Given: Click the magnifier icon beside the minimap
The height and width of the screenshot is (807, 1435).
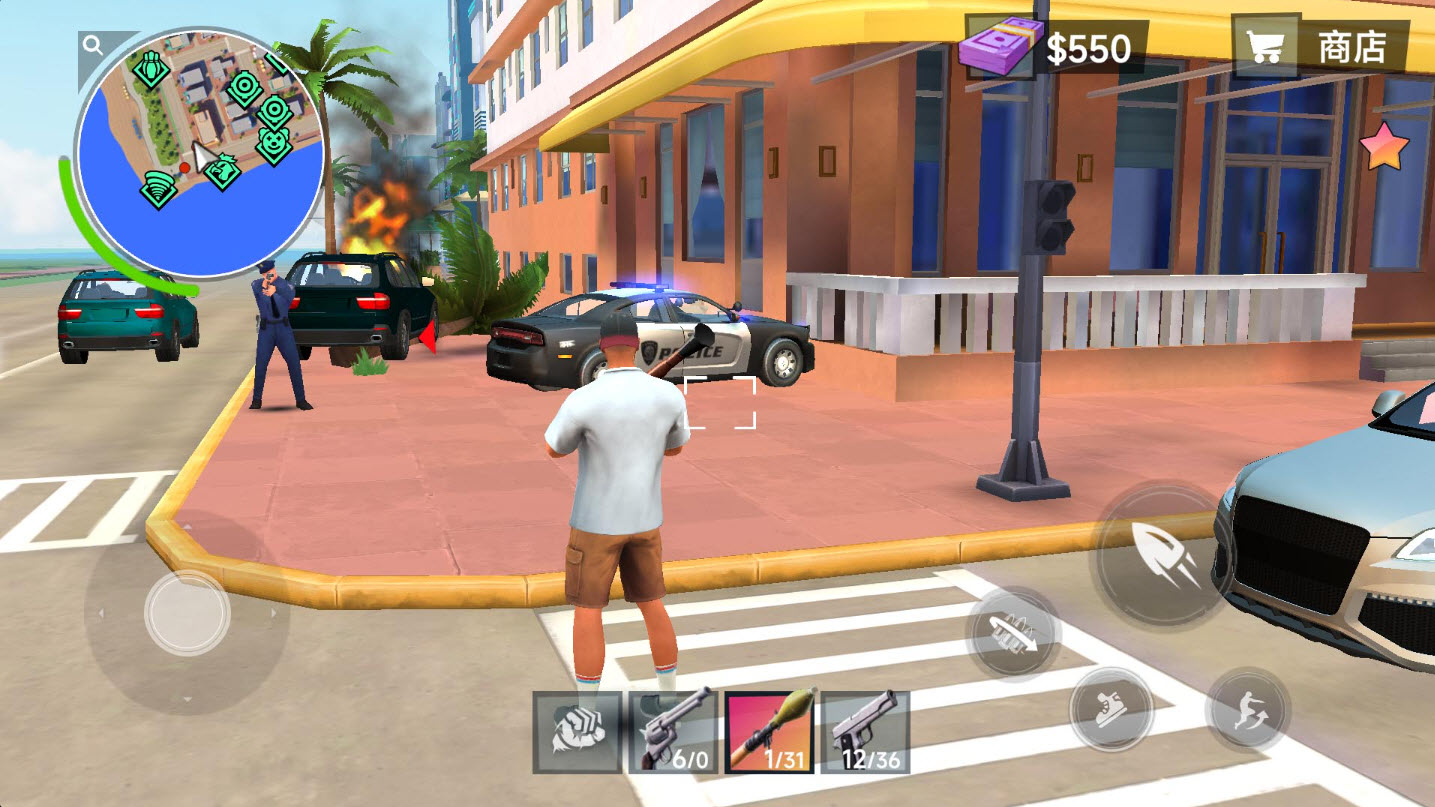Looking at the screenshot, I should (x=93, y=45).
